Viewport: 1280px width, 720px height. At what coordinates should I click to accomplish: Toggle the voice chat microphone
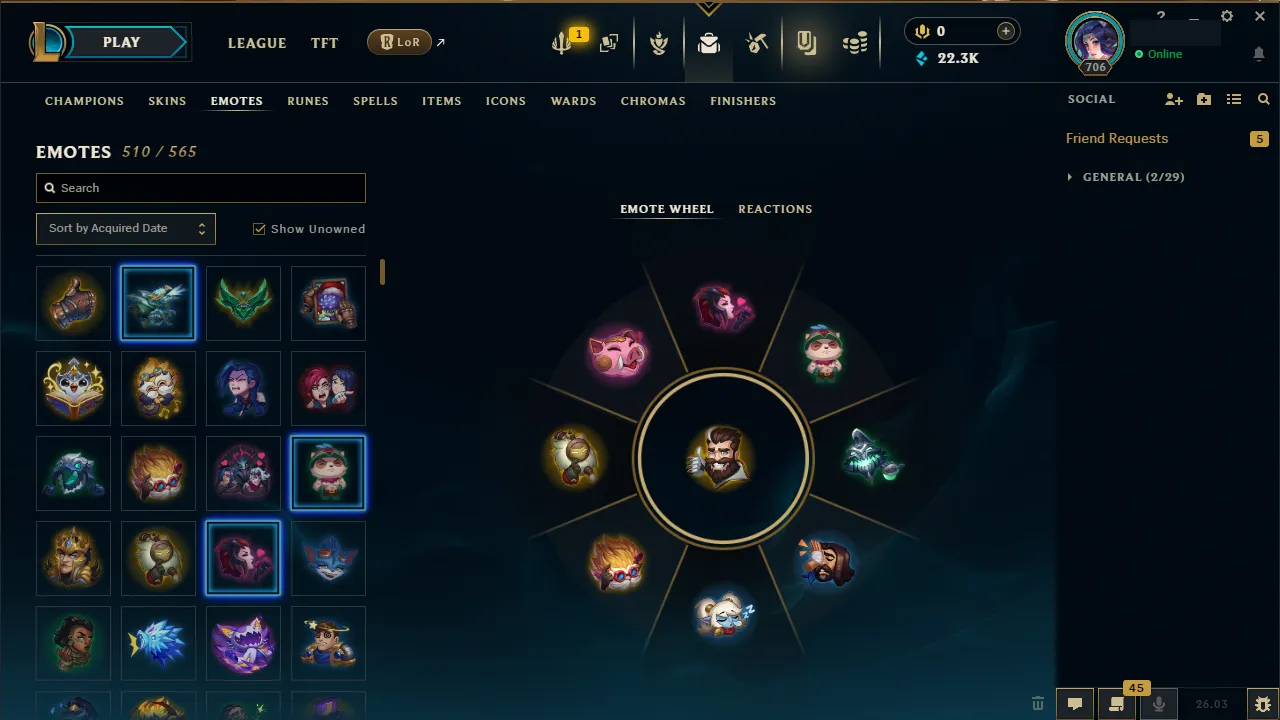pos(1158,703)
